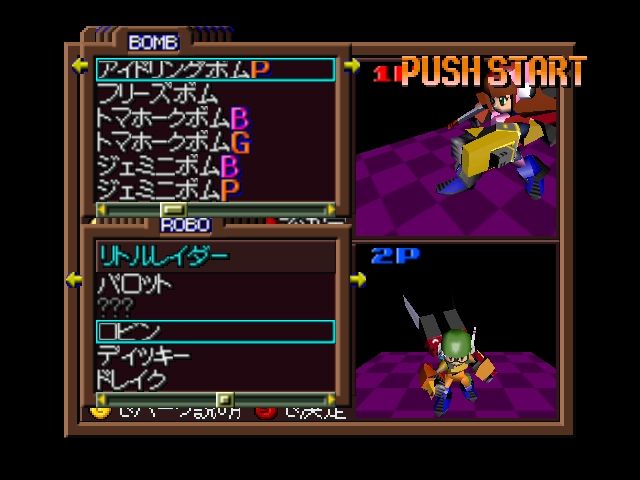
Task: Pick the ??? locked robo entry
Action: pos(114,306)
